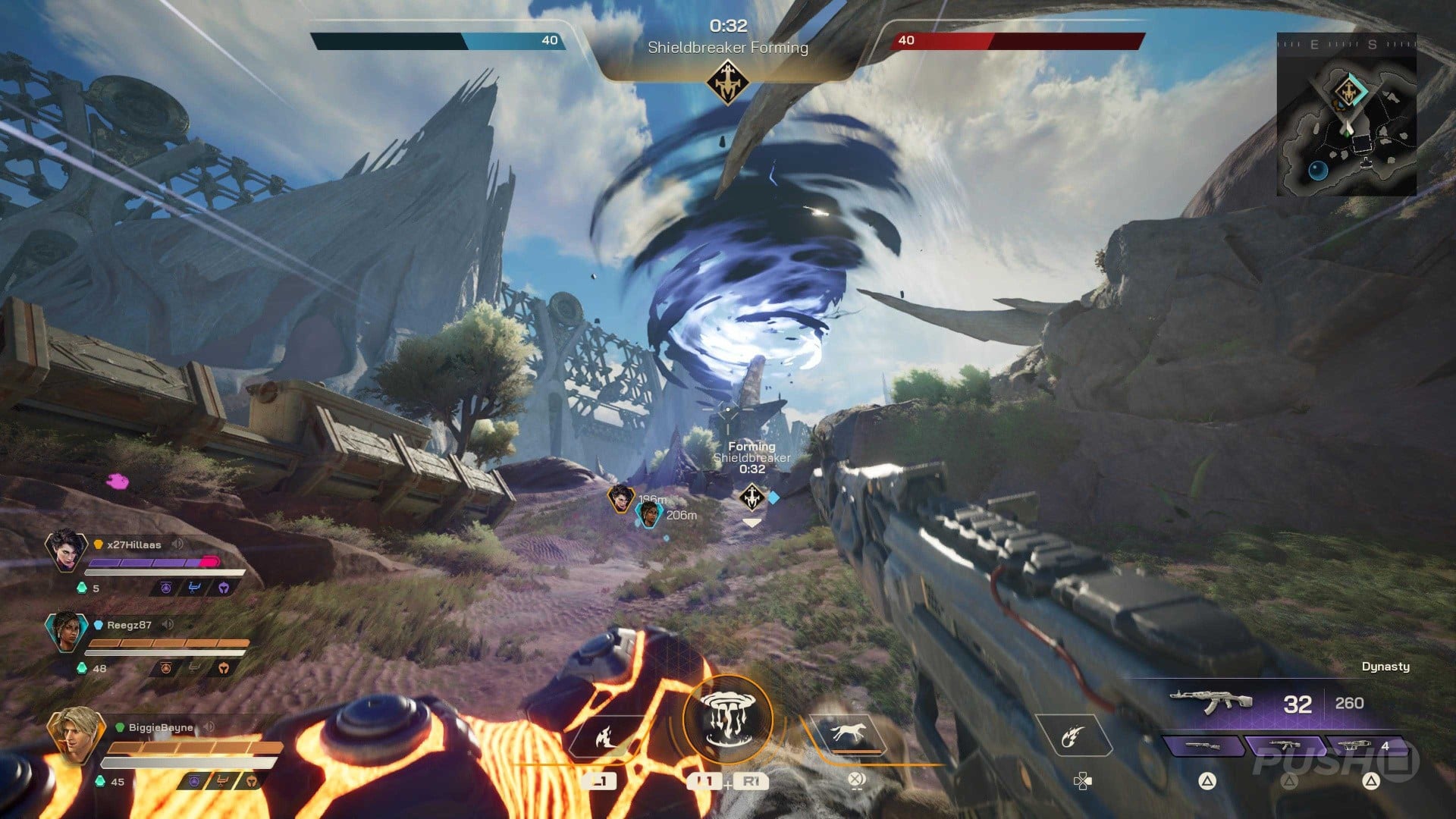Click the white chevron below the Shieldbreaker marker

click(x=751, y=524)
